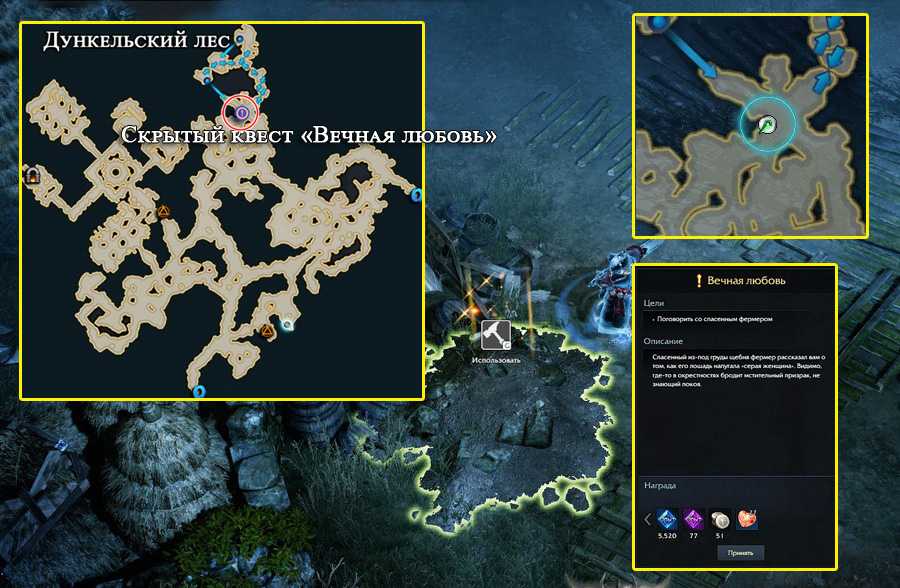Screen dimensions: 900x588
Task: Accept the quest with the Принять button
Action: (x=741, y=552)
